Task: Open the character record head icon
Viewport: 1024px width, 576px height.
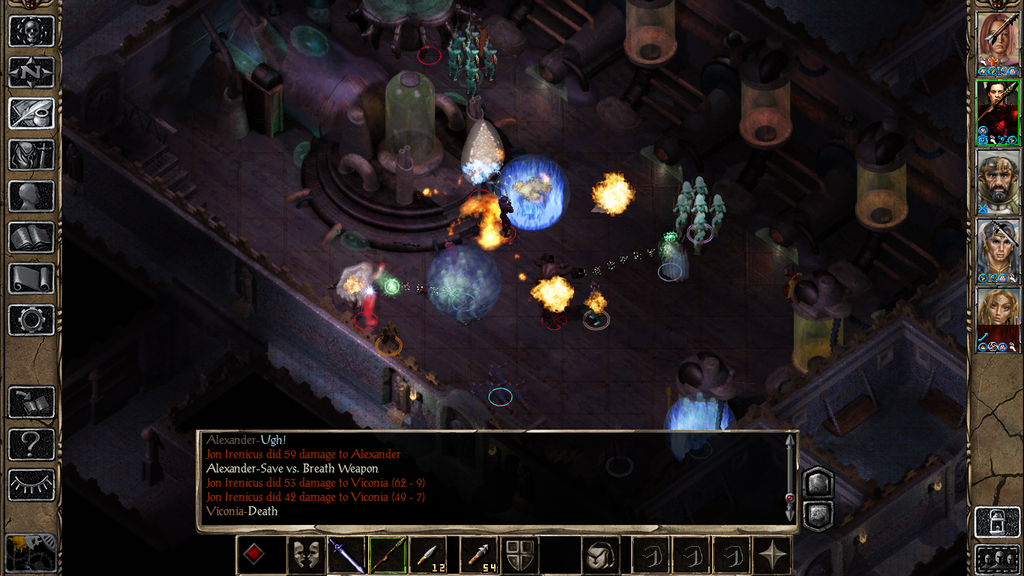Action: [x=31, y=196]
